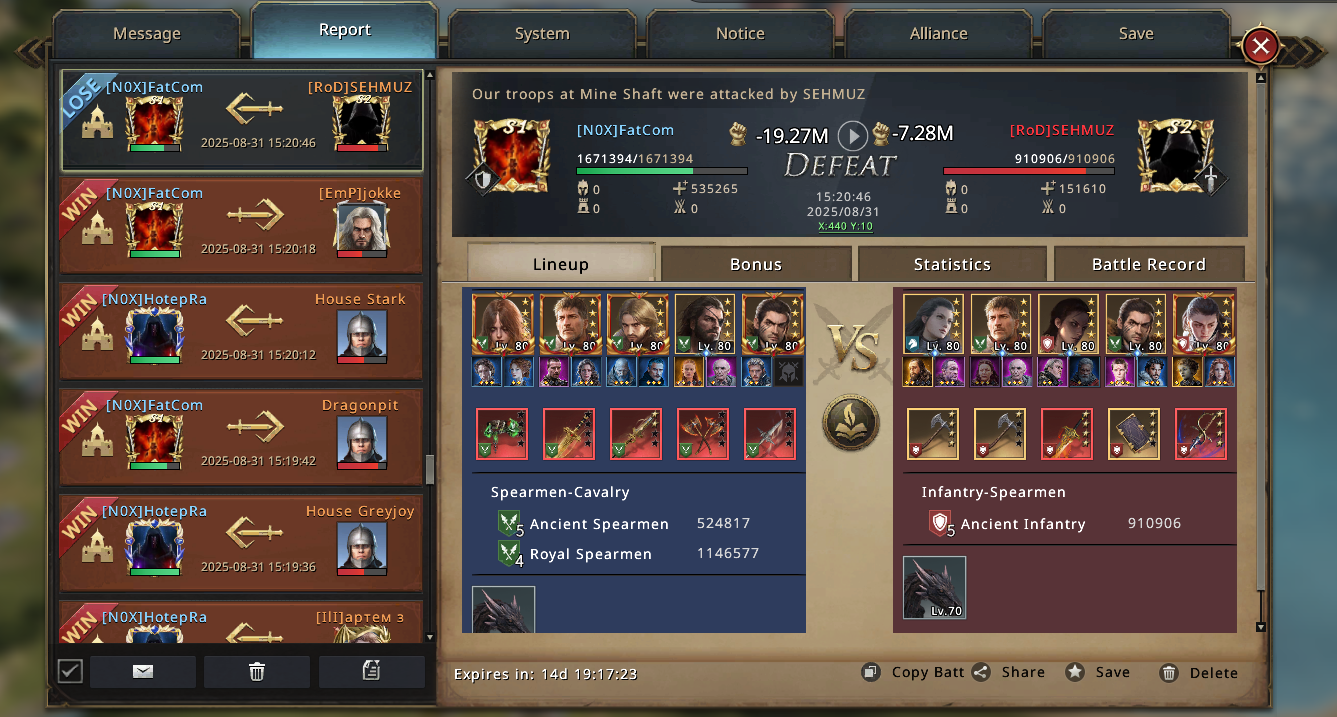Open the win report against [EmP]jokke
This screenshot has height=717, width=1337.
241,226
